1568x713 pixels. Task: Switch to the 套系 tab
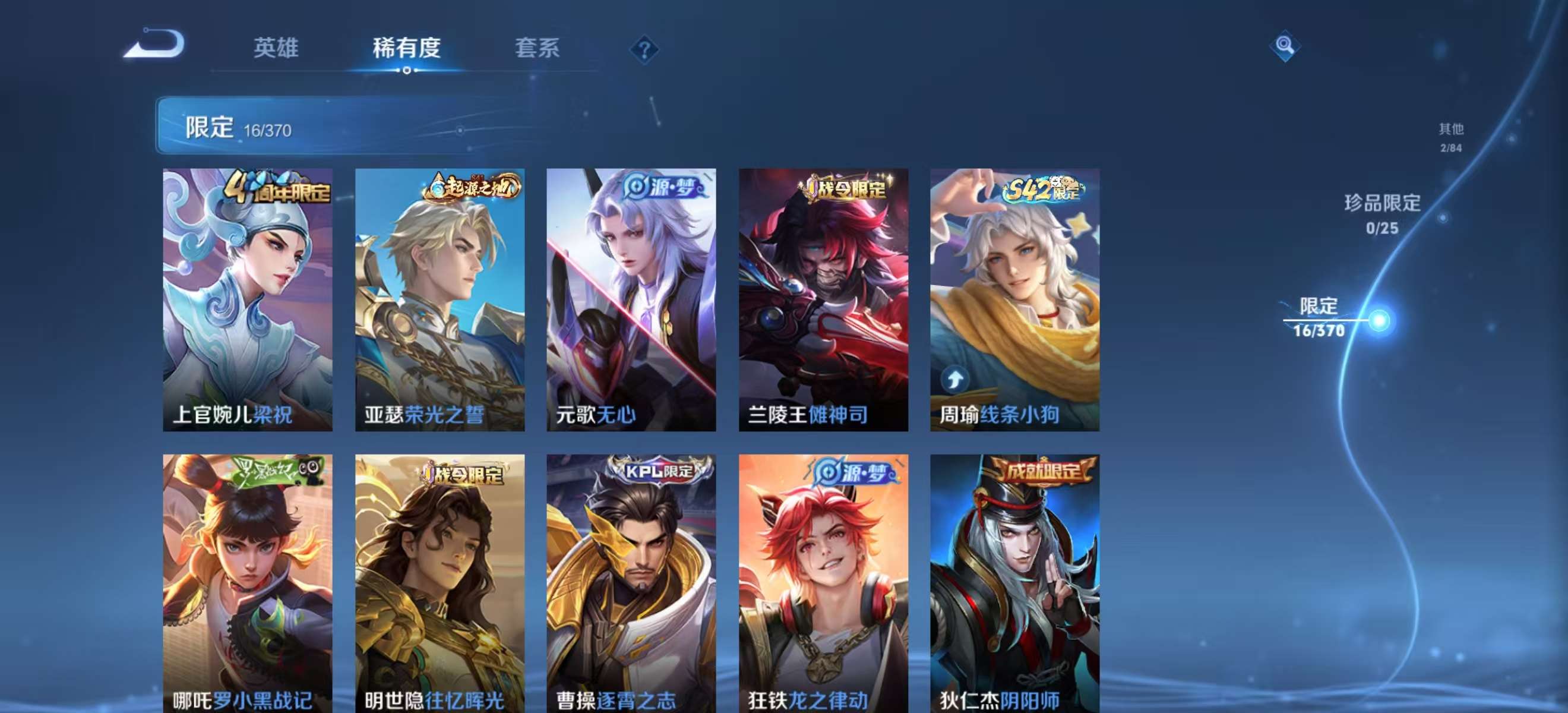click(538, 49)
